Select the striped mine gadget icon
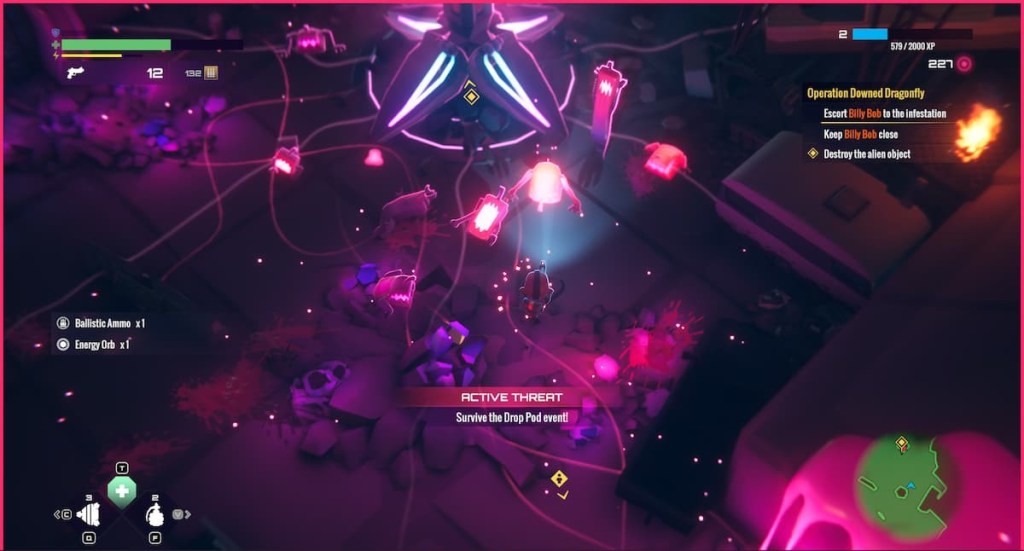 (x=90, y=514)
